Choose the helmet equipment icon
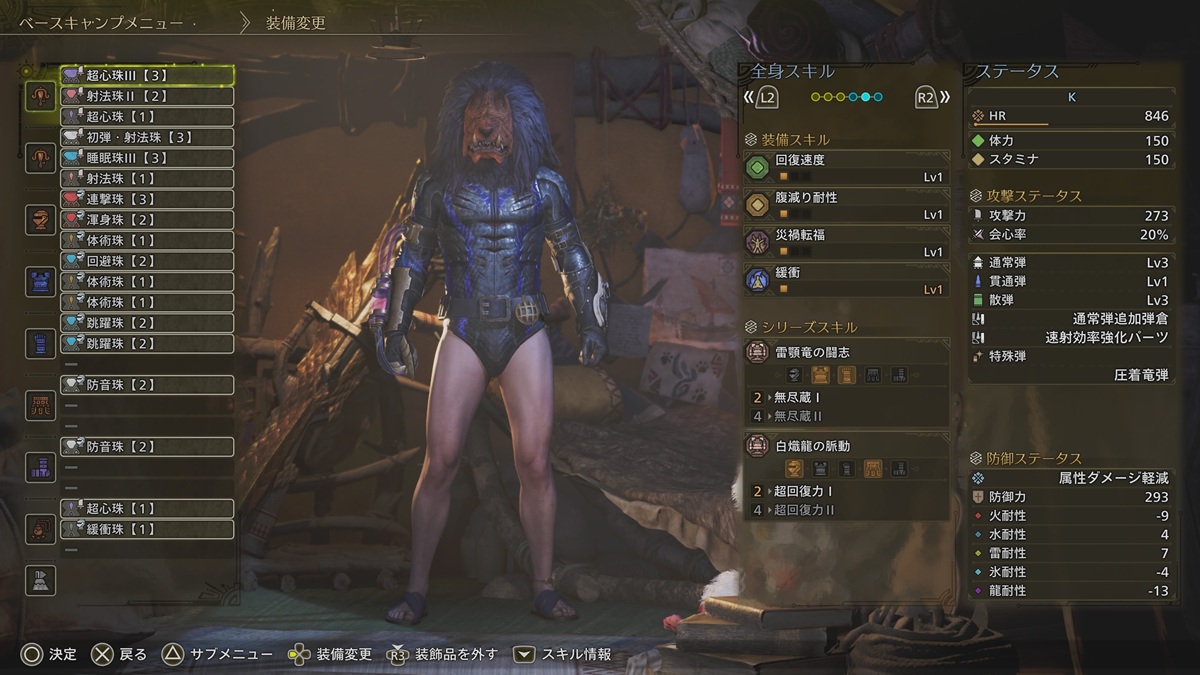The height and width of the screenshot is (675, 1200). (40, 219)
